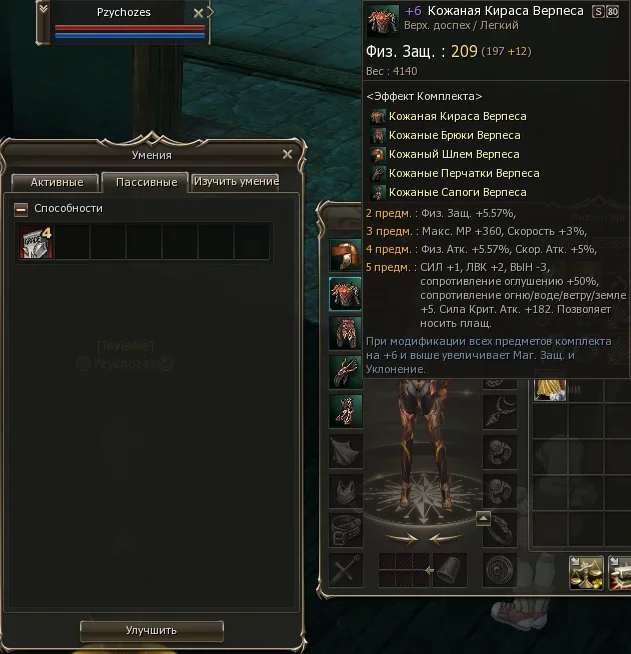This screenshot has height=654, width=631.
Task: Select the yellow item in inventory
Action: point(549,386)
